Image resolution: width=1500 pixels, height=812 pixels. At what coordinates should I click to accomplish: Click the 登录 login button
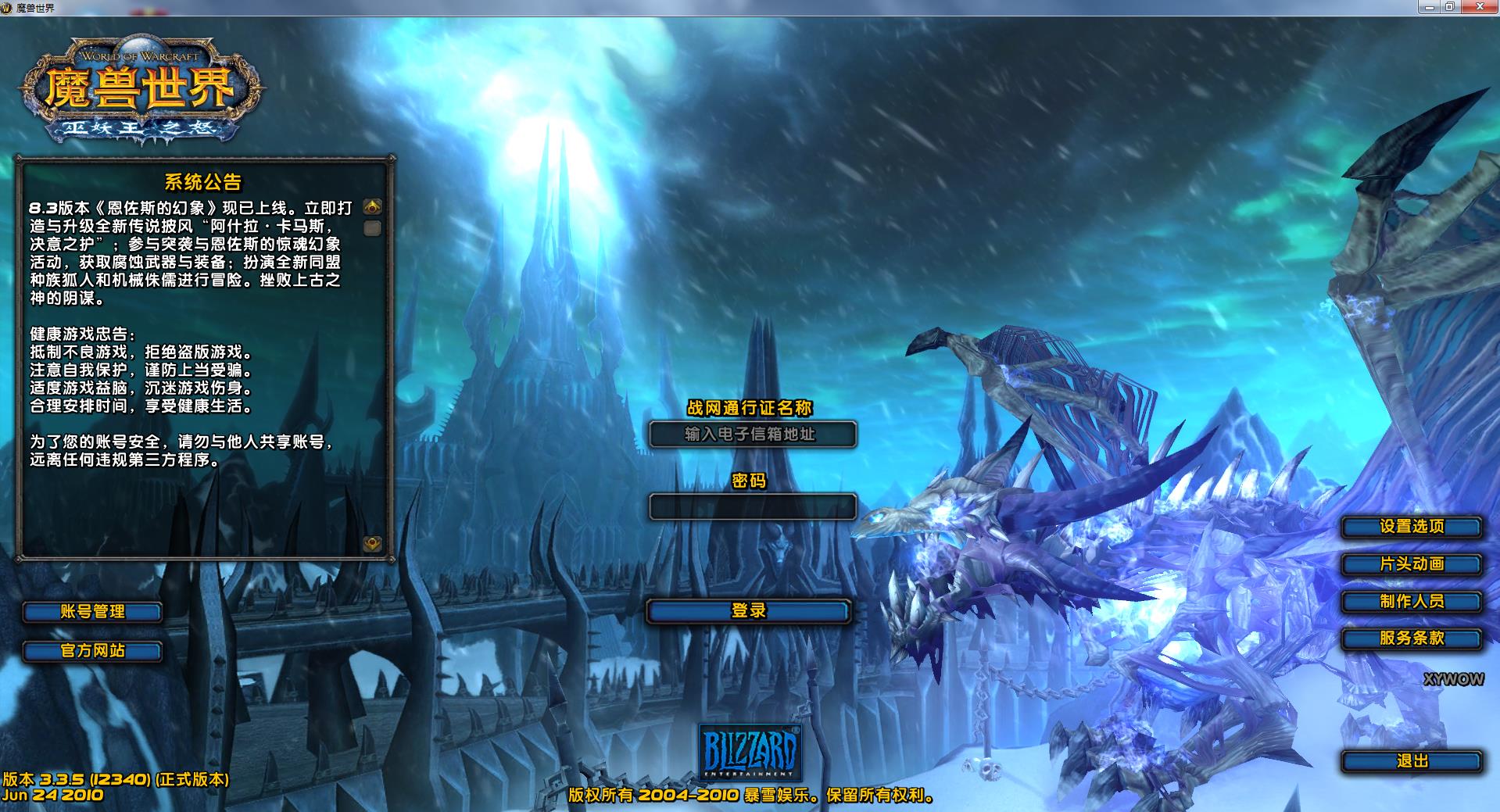[x=748, y=611]
